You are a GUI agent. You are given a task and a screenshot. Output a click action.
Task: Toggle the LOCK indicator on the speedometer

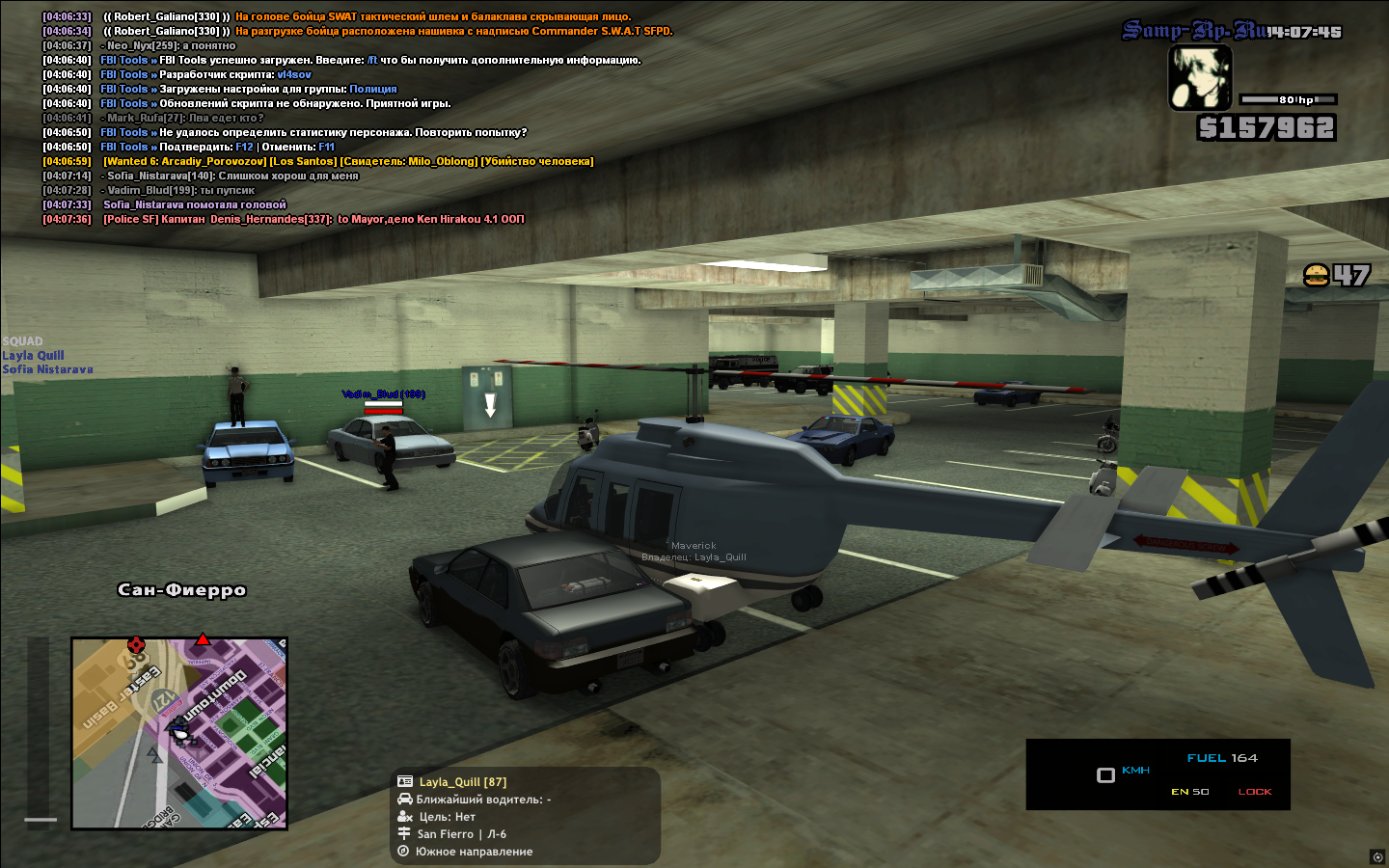coord(1255,792)
